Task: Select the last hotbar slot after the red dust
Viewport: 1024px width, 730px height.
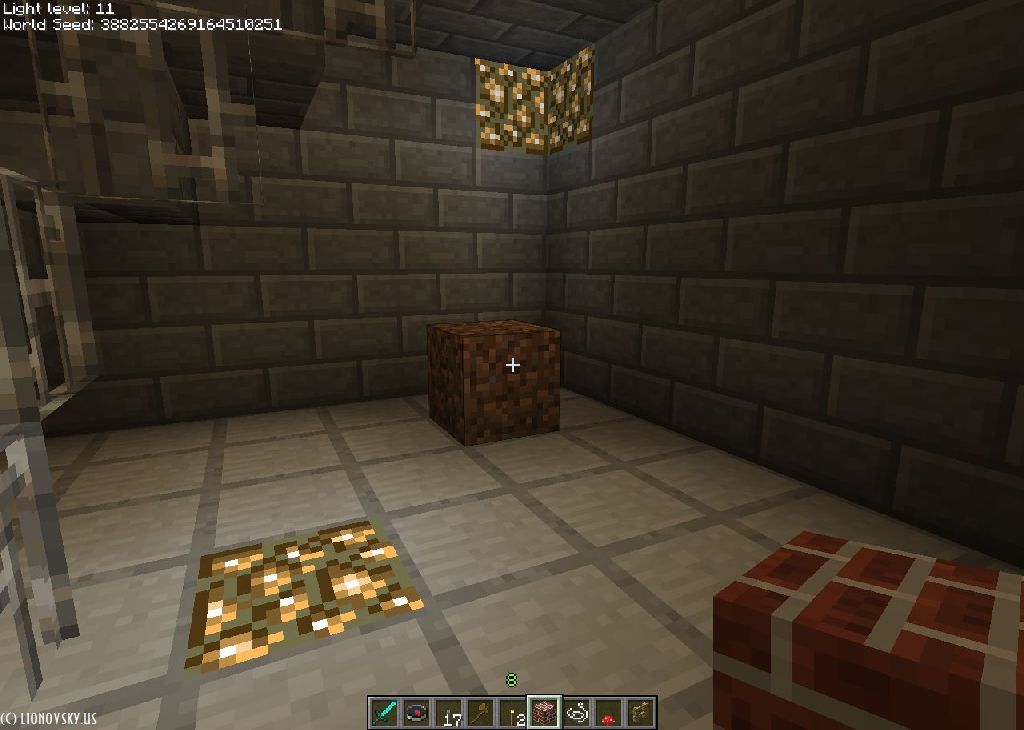Action: [640, 712]
